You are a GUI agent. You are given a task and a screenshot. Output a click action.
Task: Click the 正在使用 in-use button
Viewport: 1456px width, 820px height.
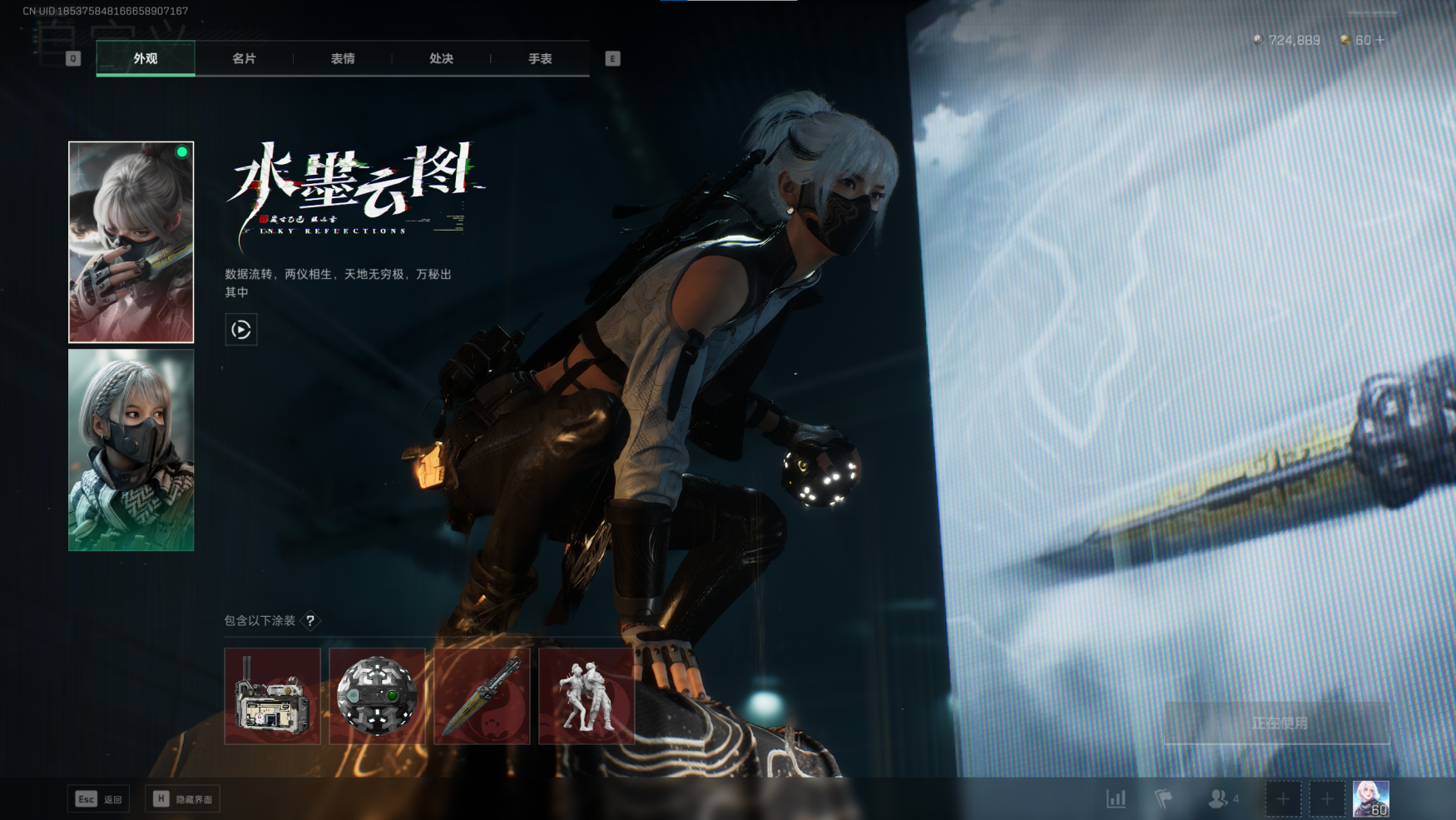[x=1278, y=723]
